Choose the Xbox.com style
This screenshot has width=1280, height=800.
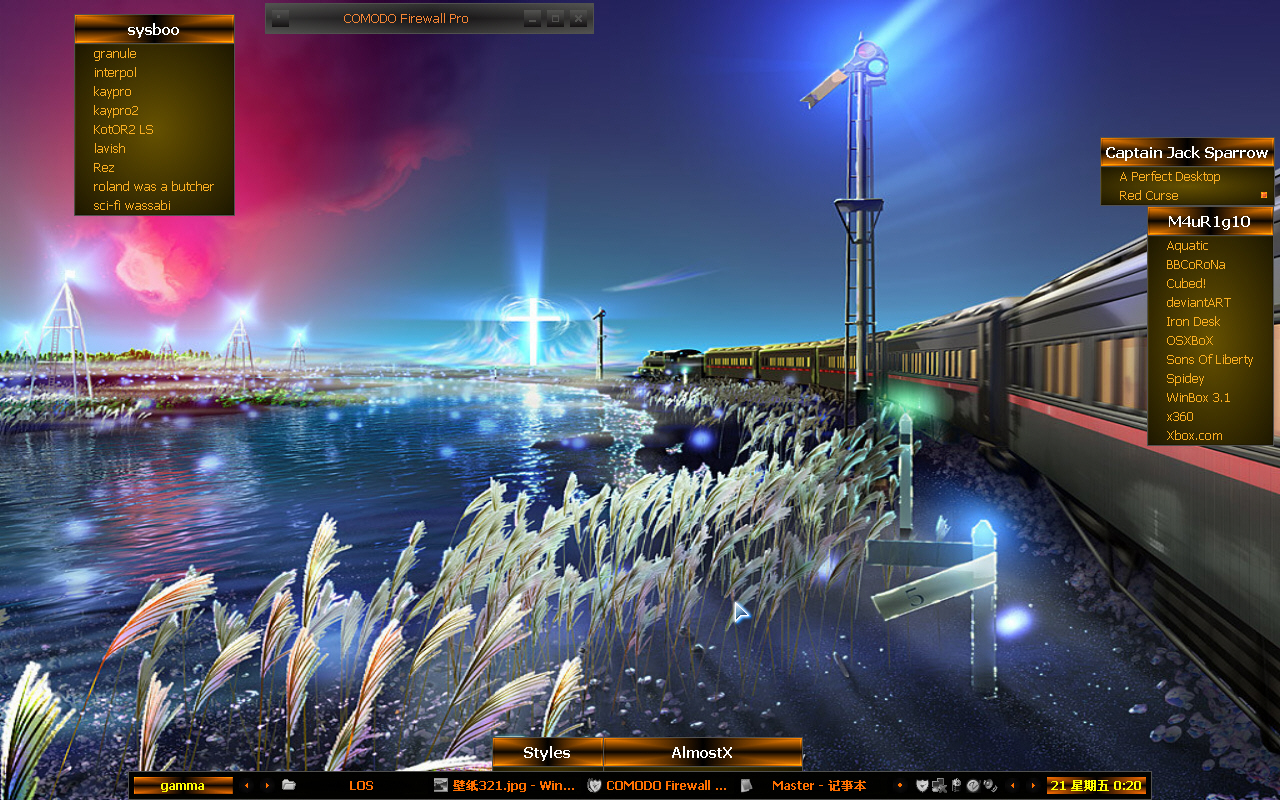pos(1194,436)
